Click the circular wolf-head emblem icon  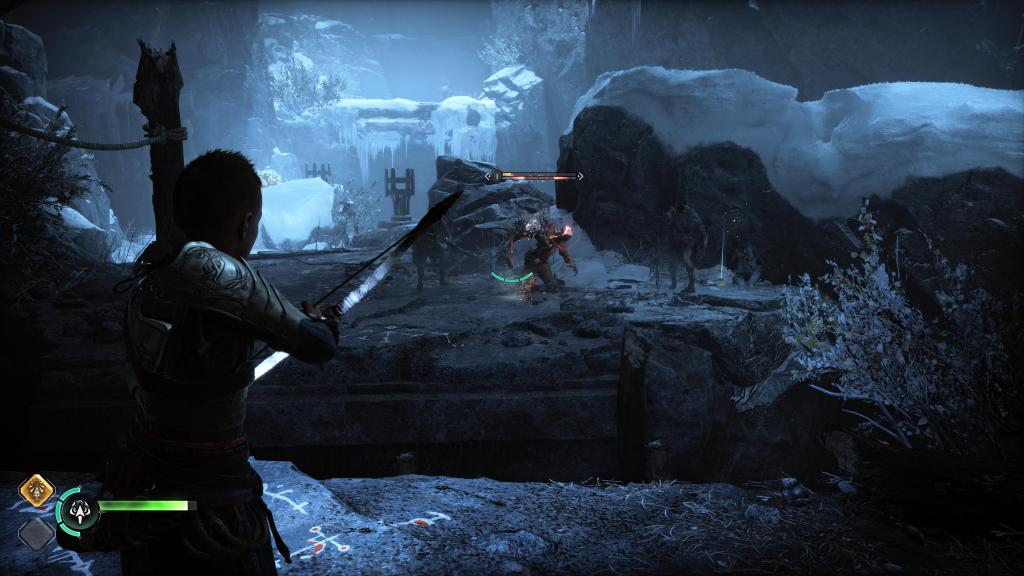[78, 510]
